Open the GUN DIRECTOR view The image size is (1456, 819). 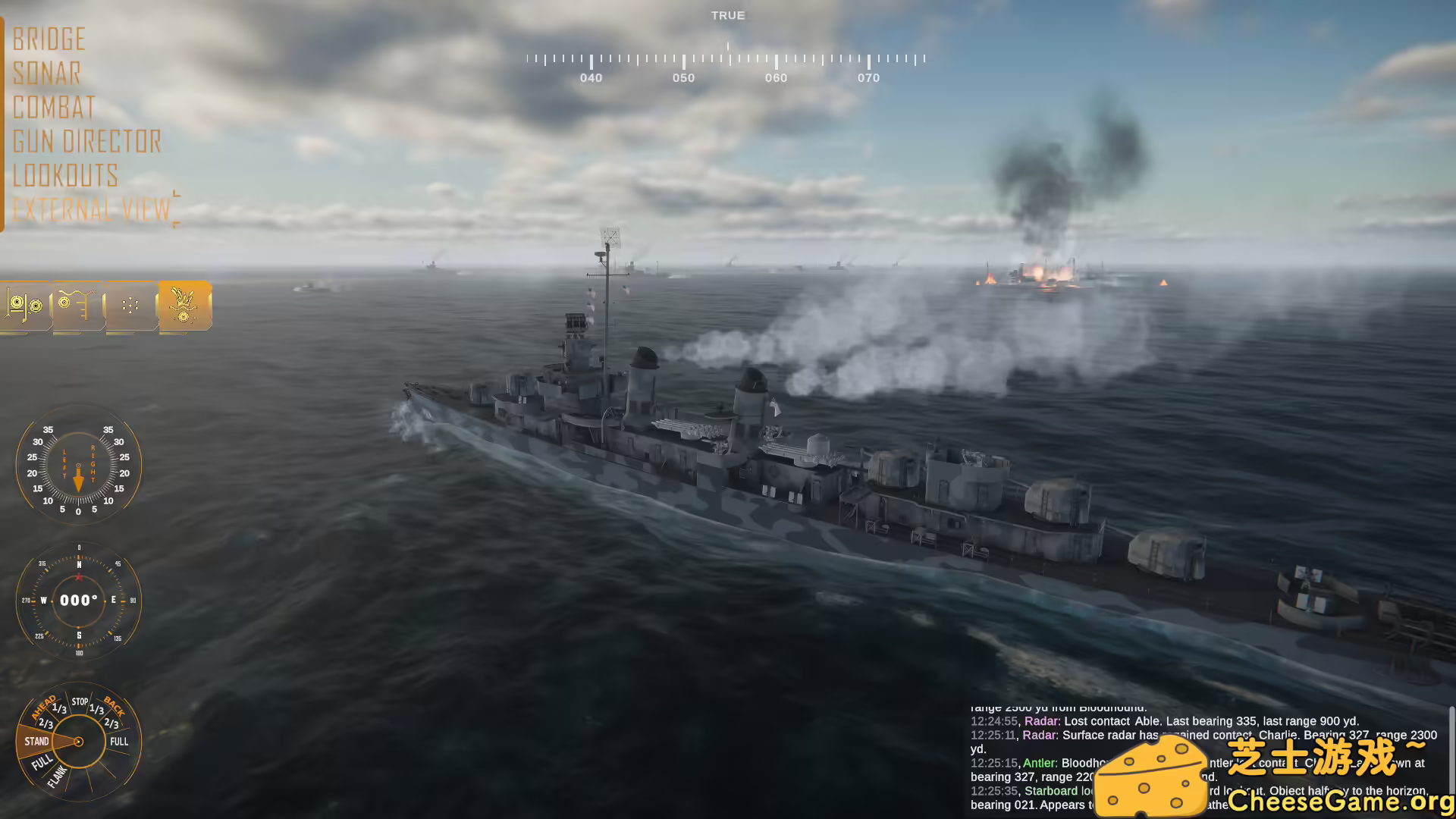pos(87,141)
